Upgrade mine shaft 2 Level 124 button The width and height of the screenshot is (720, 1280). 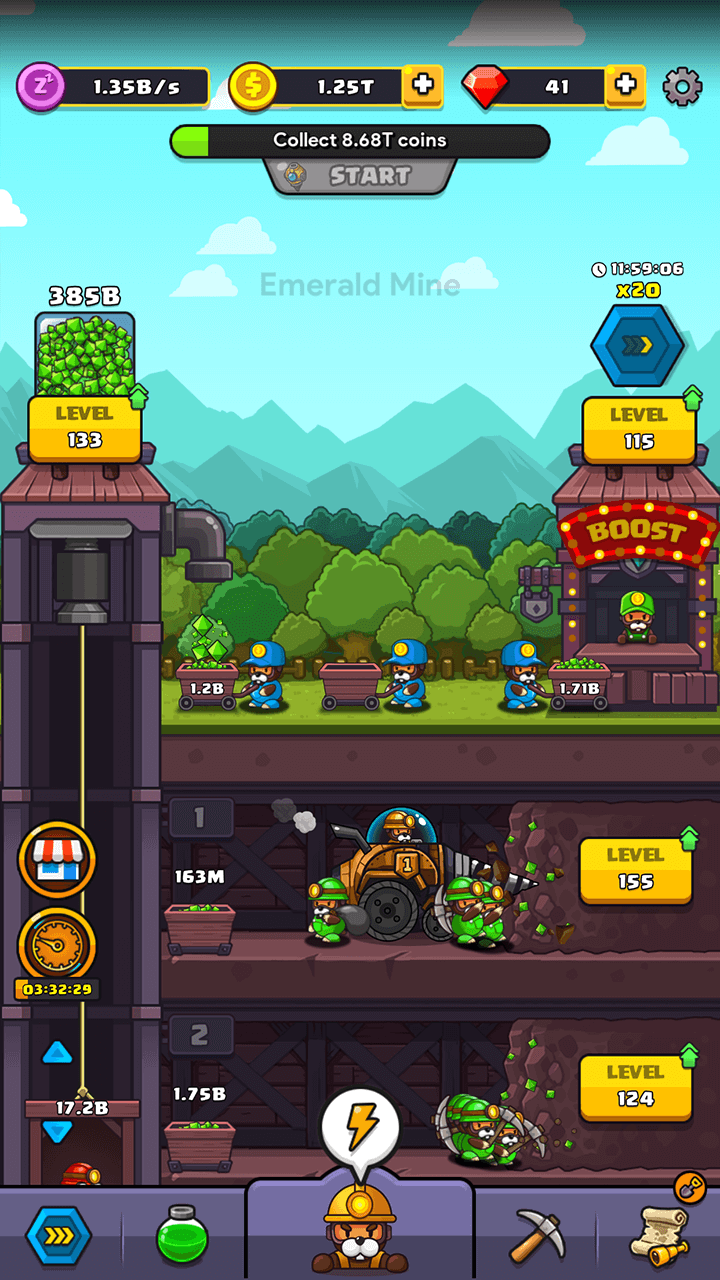pyautogui.click(x=635, y=1085)
